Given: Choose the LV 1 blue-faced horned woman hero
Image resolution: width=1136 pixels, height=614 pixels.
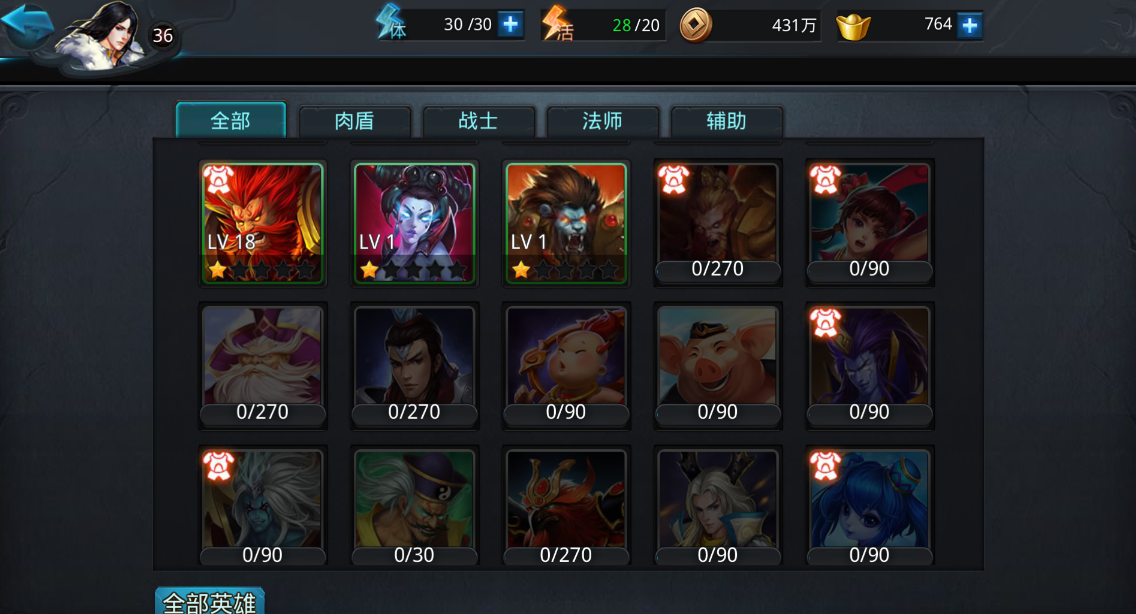Looking at the screenshot, I should [x=414, y=224].
